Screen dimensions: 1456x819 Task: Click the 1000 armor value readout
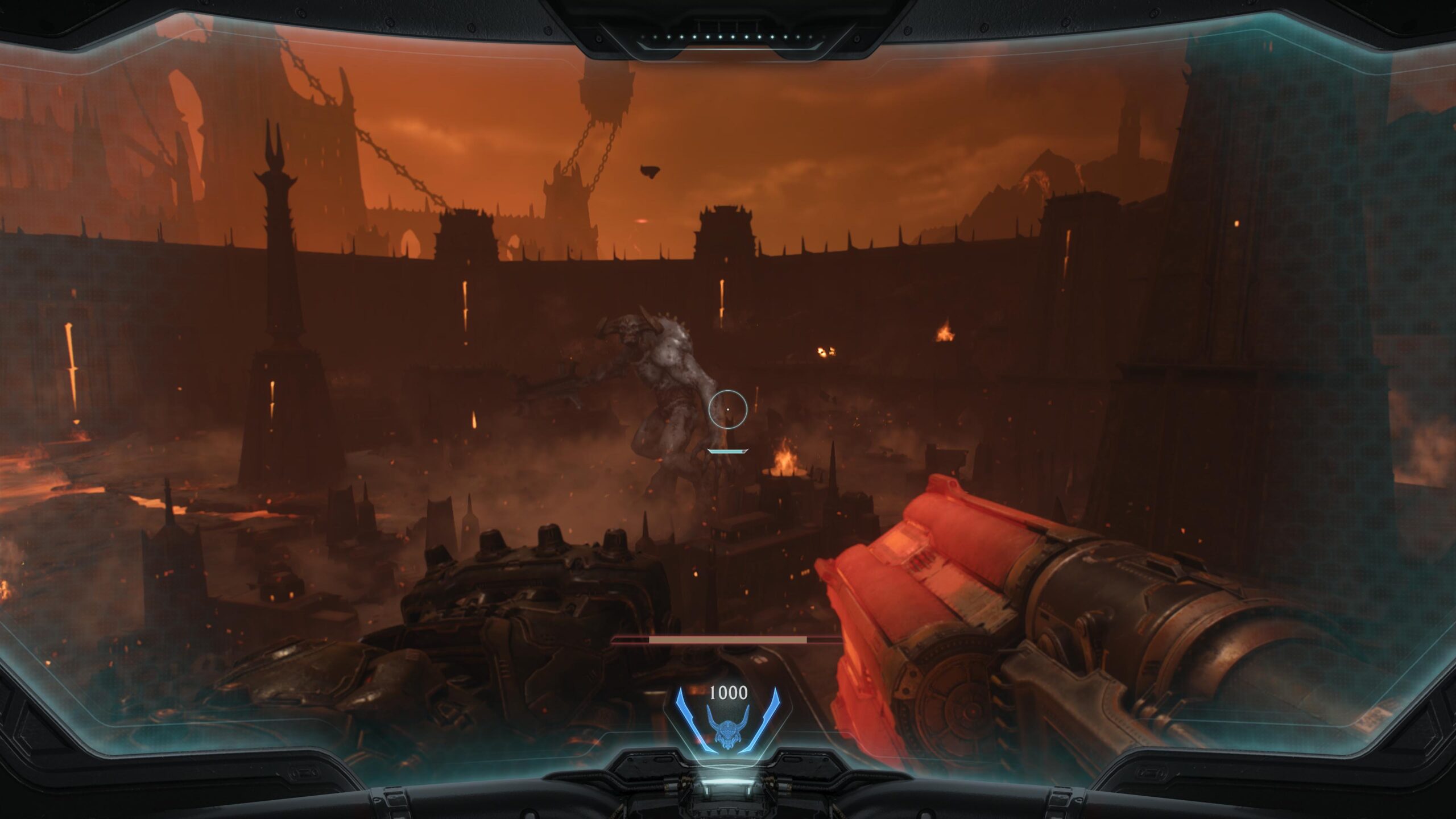(x=728, y=693)
